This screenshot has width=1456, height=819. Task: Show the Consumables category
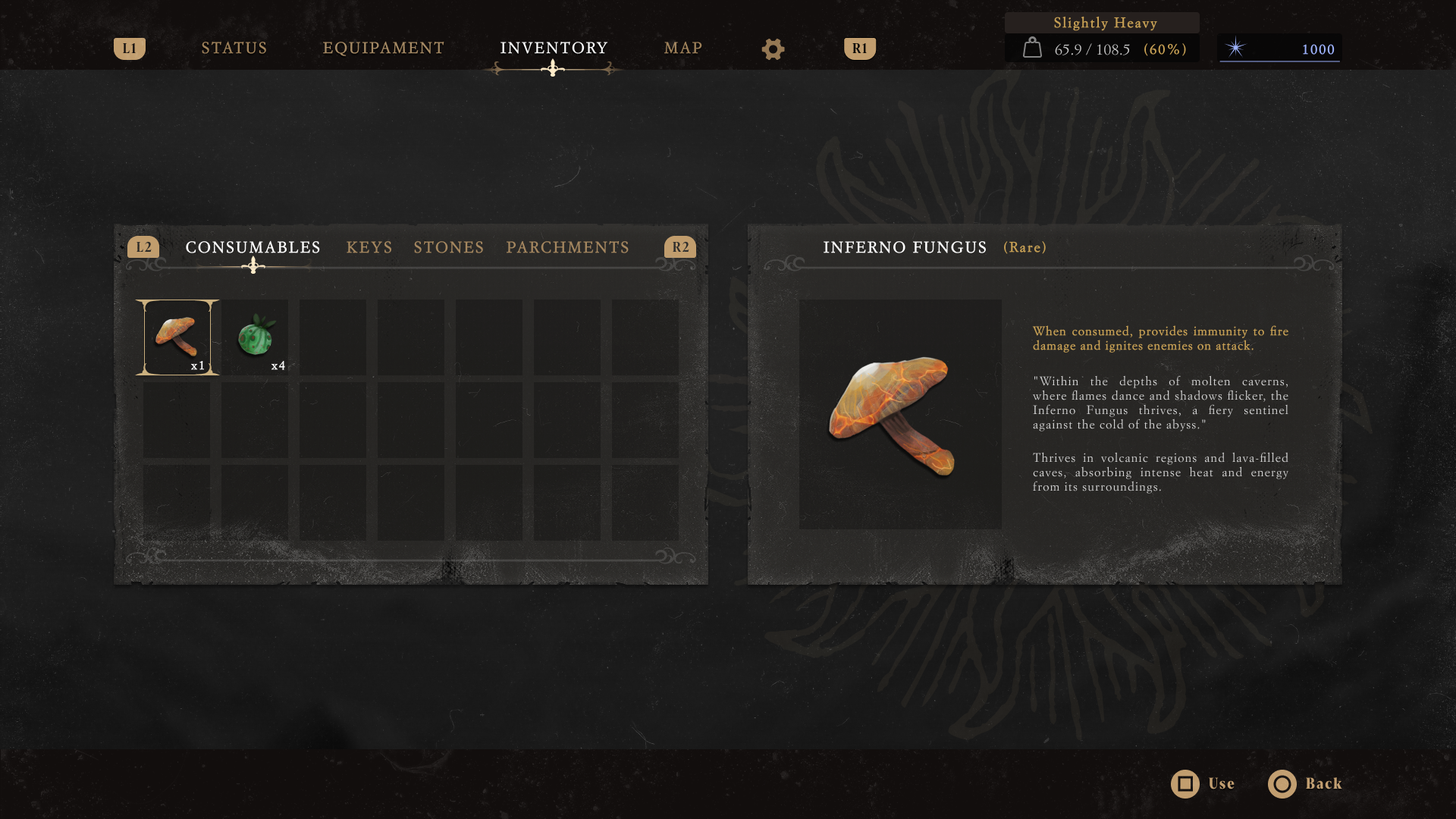tap(253, 248)
